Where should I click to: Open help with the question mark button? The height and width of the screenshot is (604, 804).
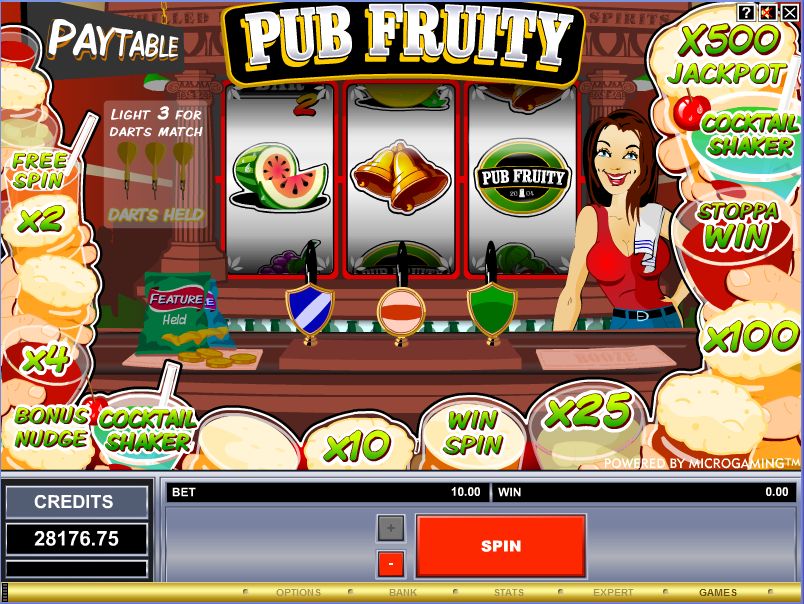tap(747, 12)
